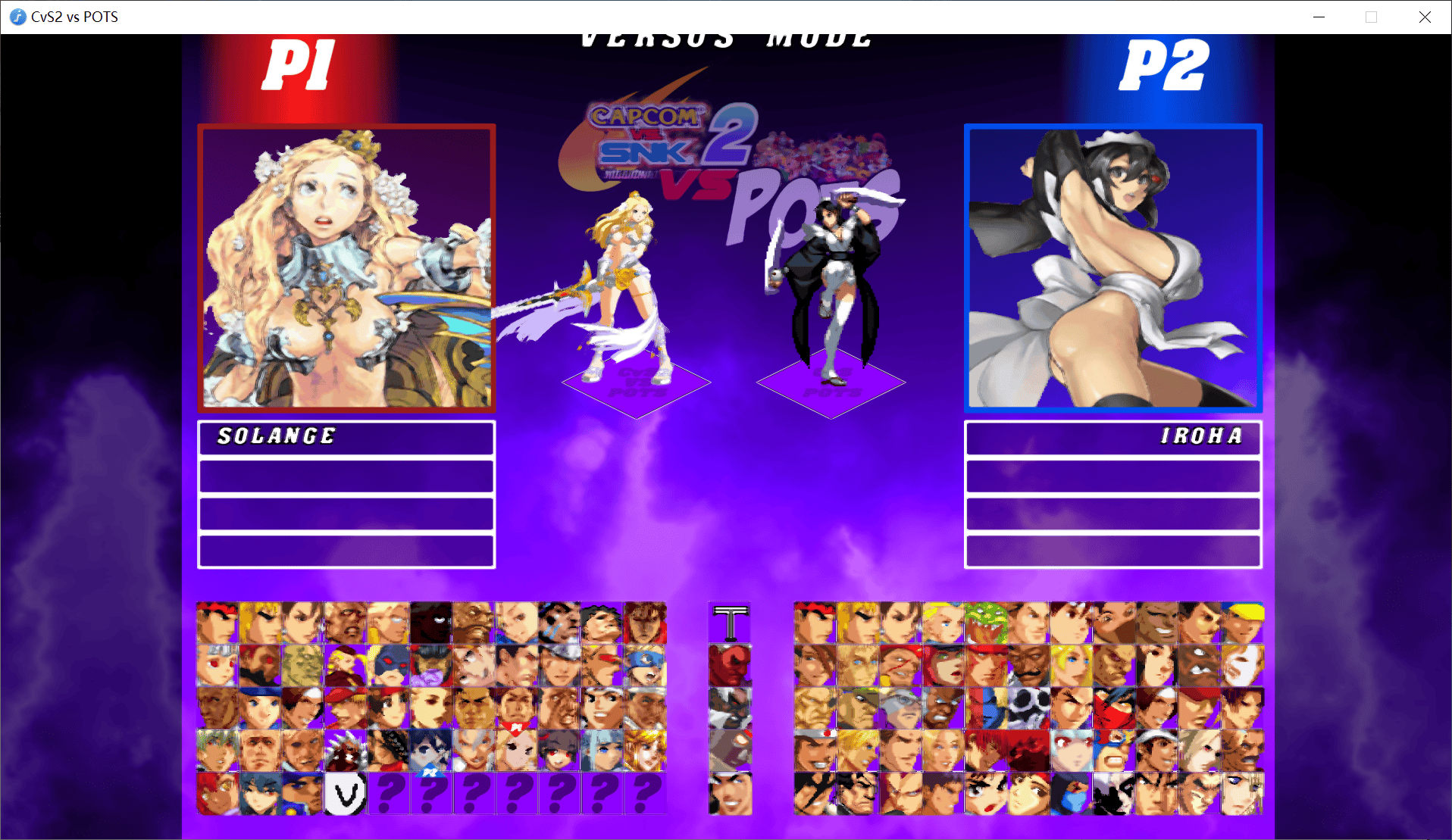The width and height of the screenshot is (1452, 840).
Task: Click the T icon atop the middle column
Action: tap(731, 621)
